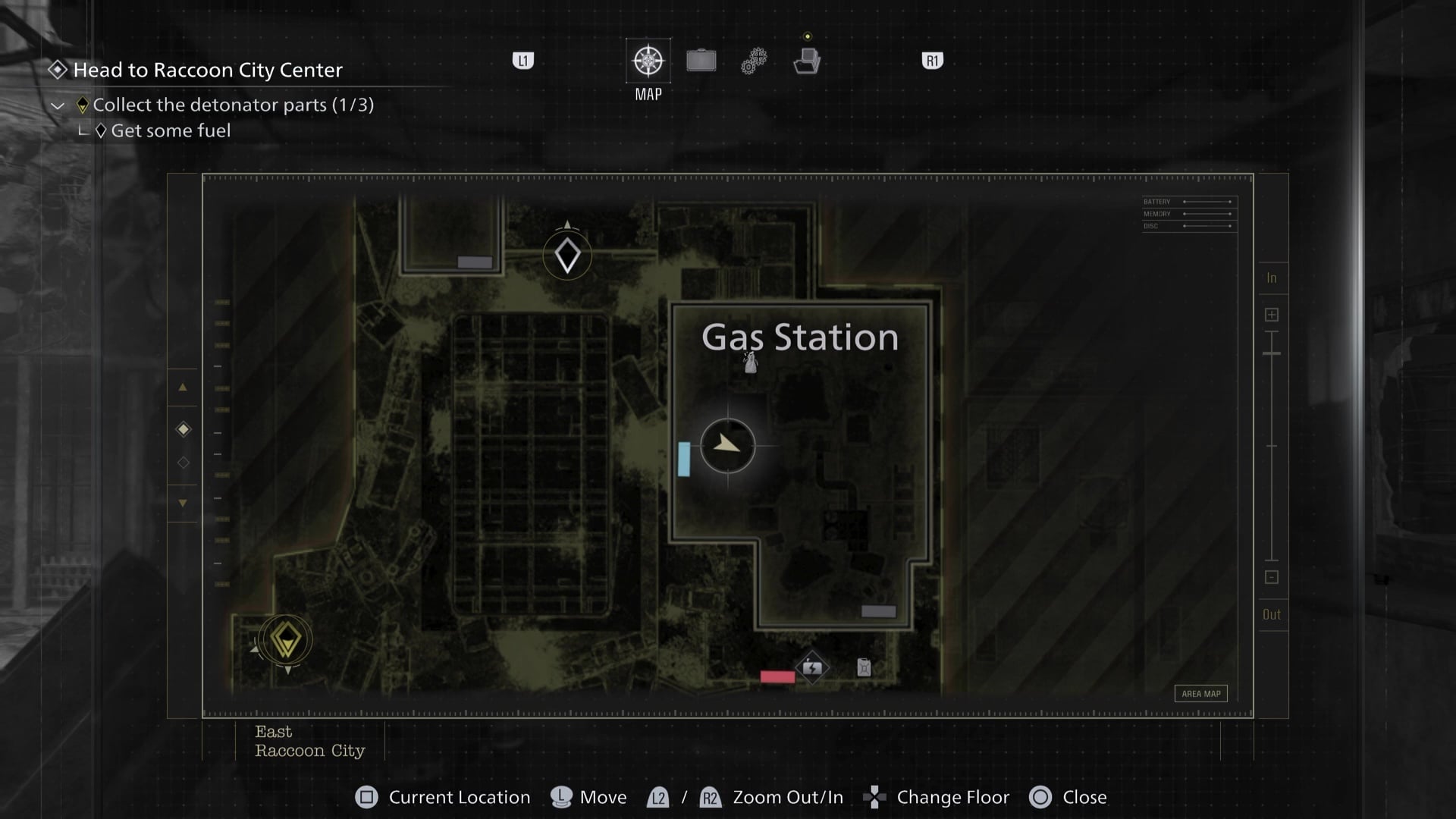The image size is (1456, 819).
Task: Select the MAP tab compass icon
Action: pyautogui.click(x=648, y=61)
